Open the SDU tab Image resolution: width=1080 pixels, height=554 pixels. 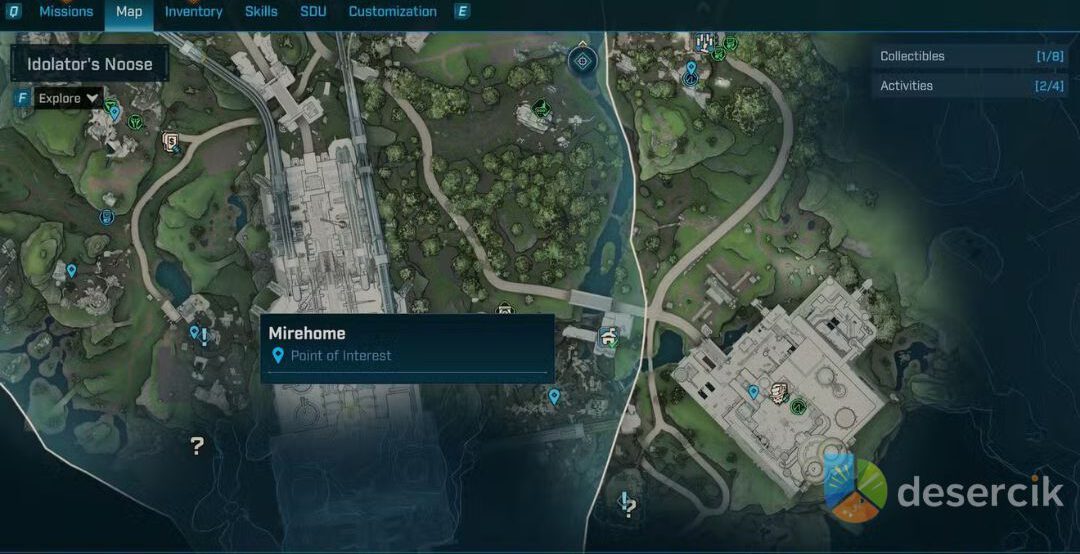(x=313, y=12)
